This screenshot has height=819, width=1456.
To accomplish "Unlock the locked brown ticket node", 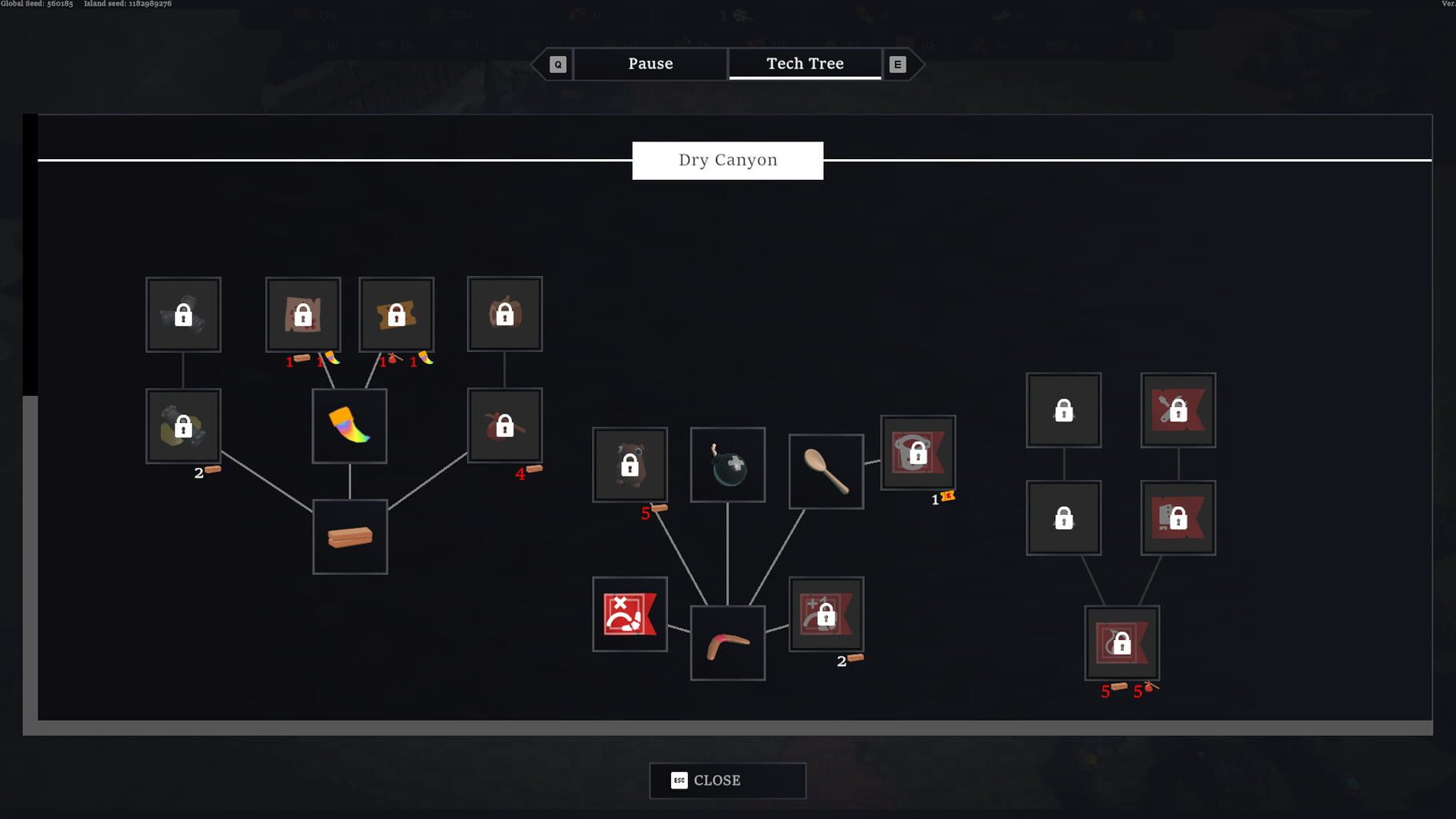I will pyautogui.click(x=396, y=314).
